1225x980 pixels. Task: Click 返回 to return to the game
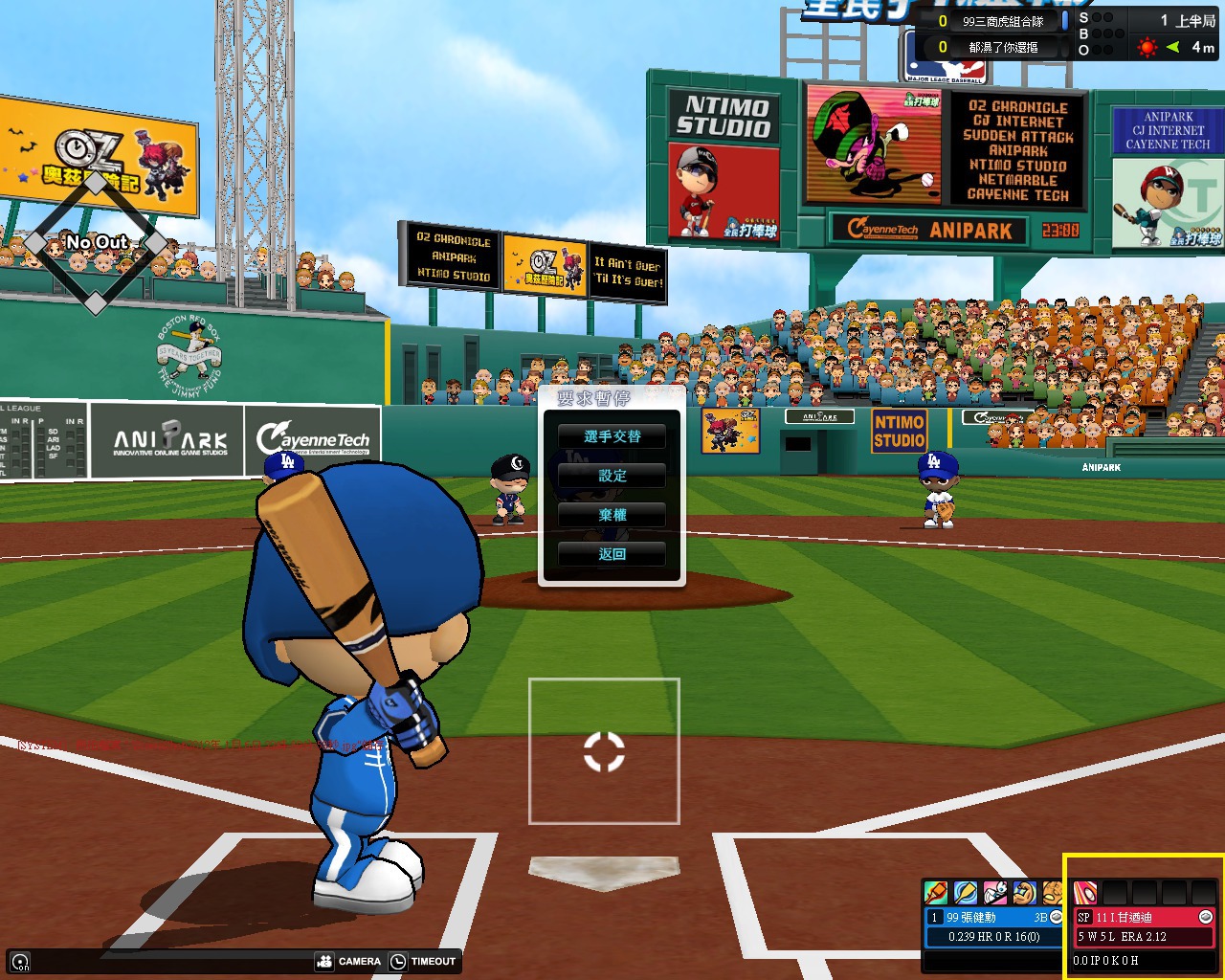(x=612, y=554)
